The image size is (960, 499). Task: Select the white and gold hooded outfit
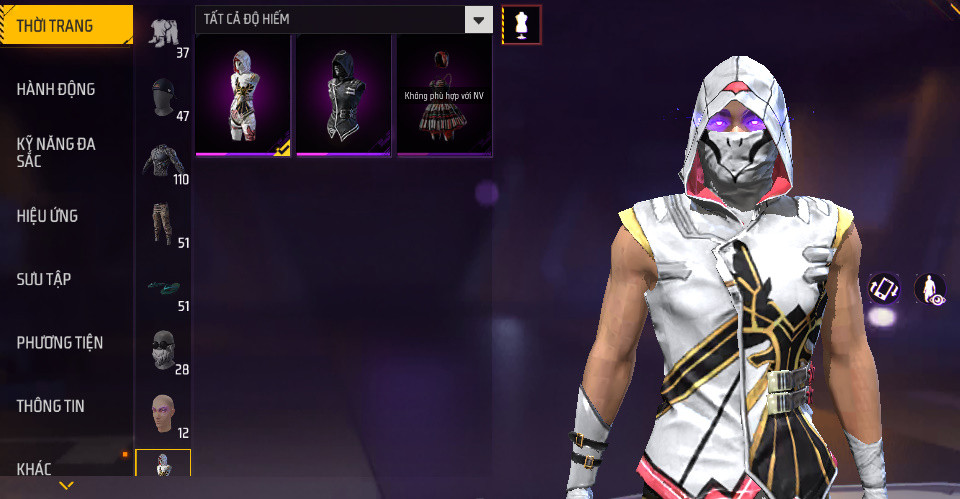pos(244,95)
